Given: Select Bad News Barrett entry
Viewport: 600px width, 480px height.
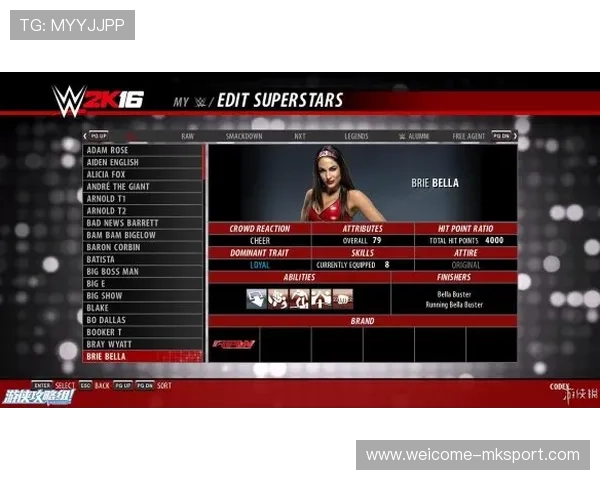Looking at the screenshot, I should [143, 223].
